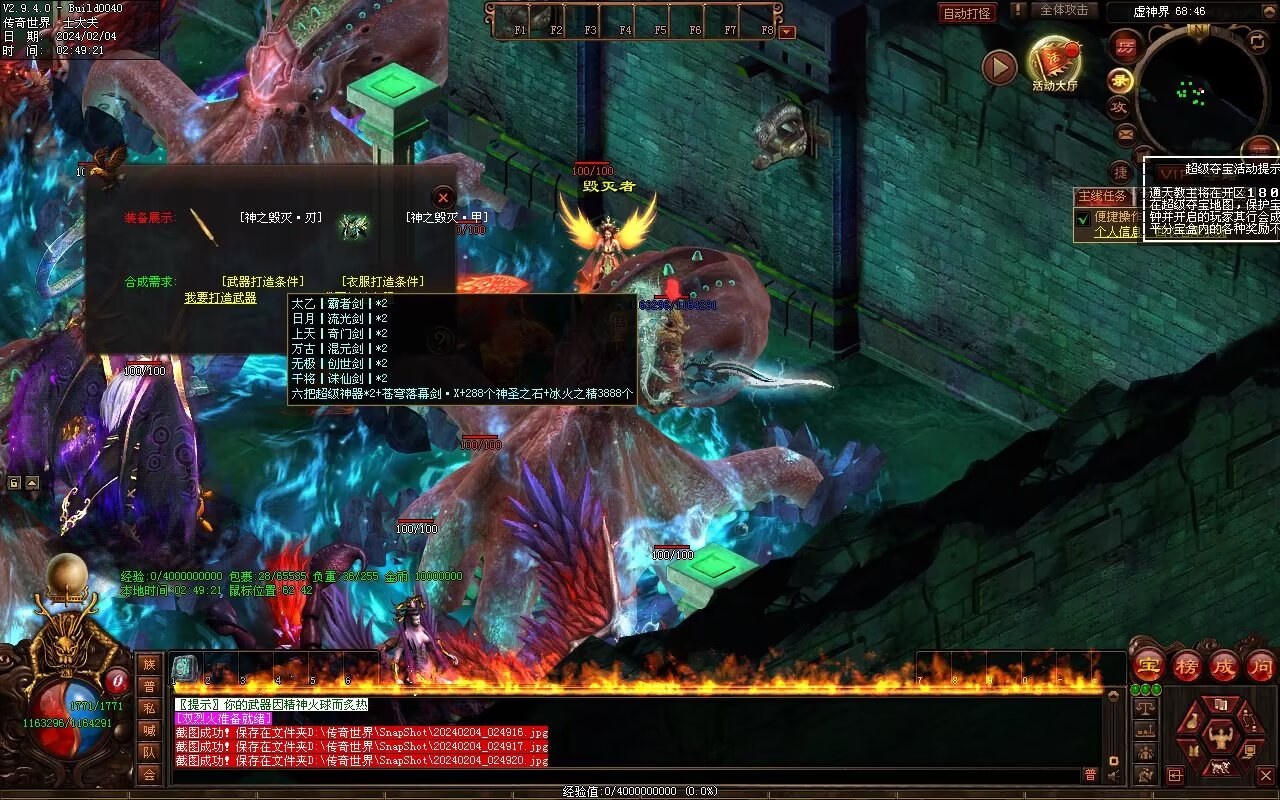Select the 私 private chat channel

pyautogui.click(x=149, y=708)
